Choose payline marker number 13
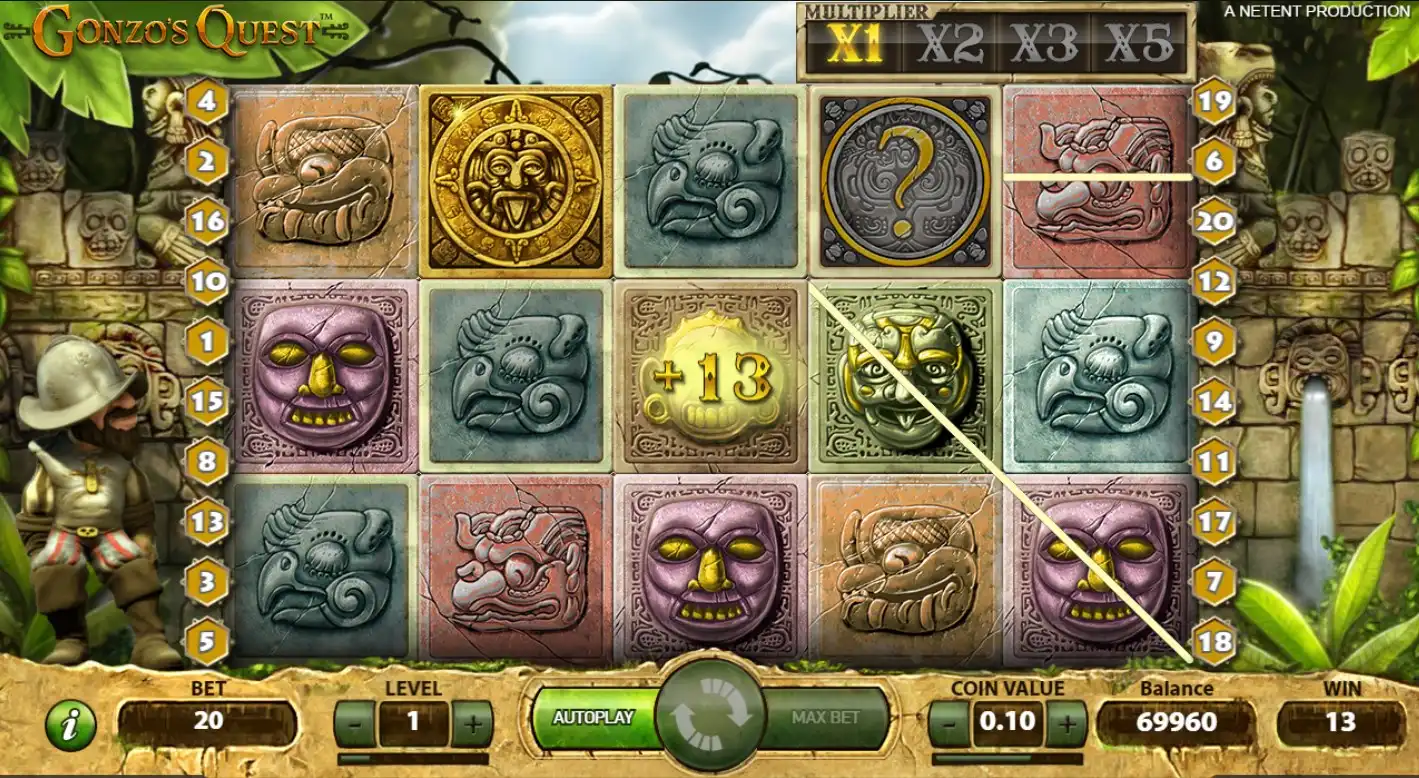Viewport: 1419px width, 778px height. tap(207, 521)
